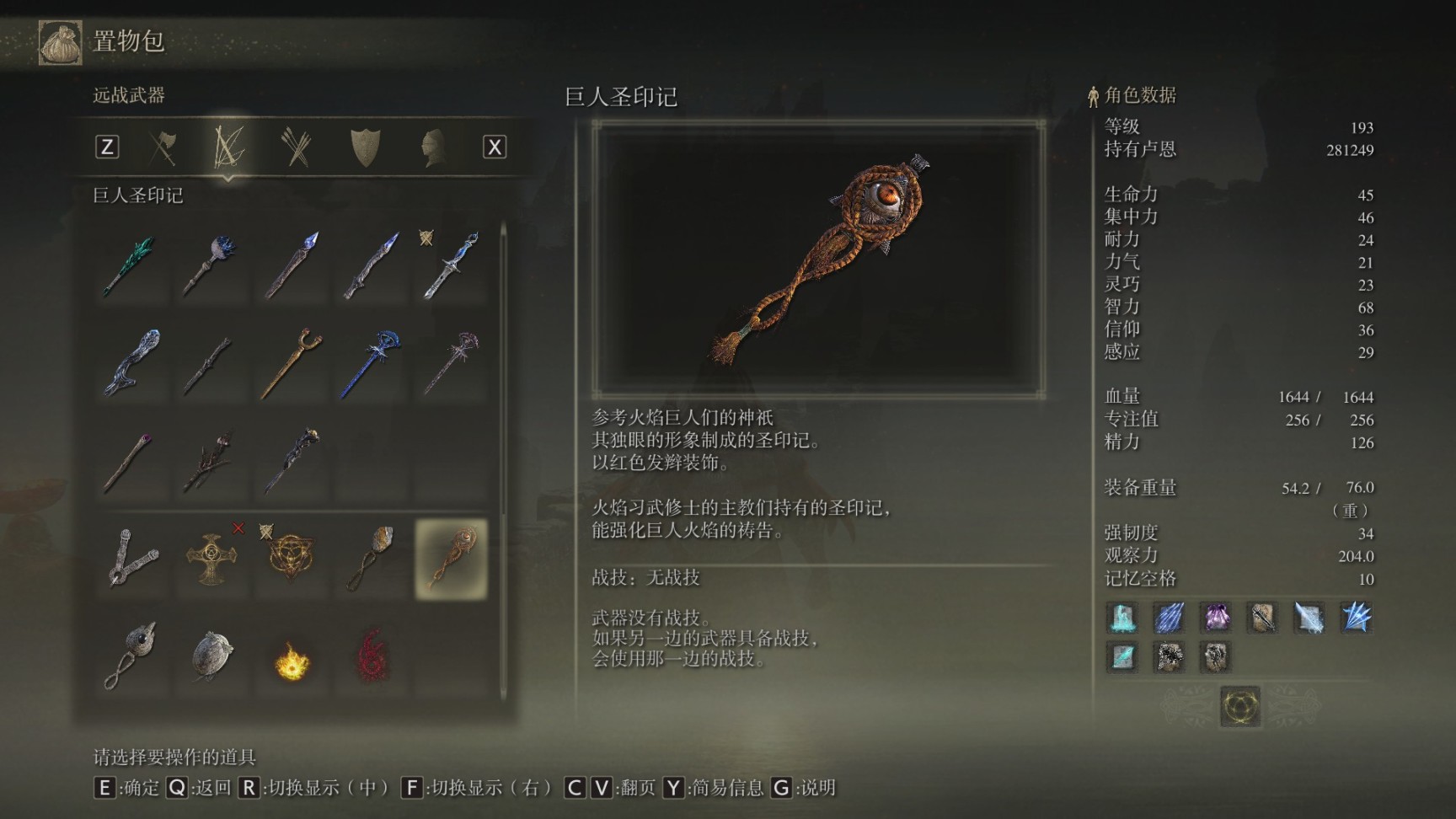Screen dimensions: 1456x819
Task: Pick the staff with purple gem tip
Action: (131, 461)
